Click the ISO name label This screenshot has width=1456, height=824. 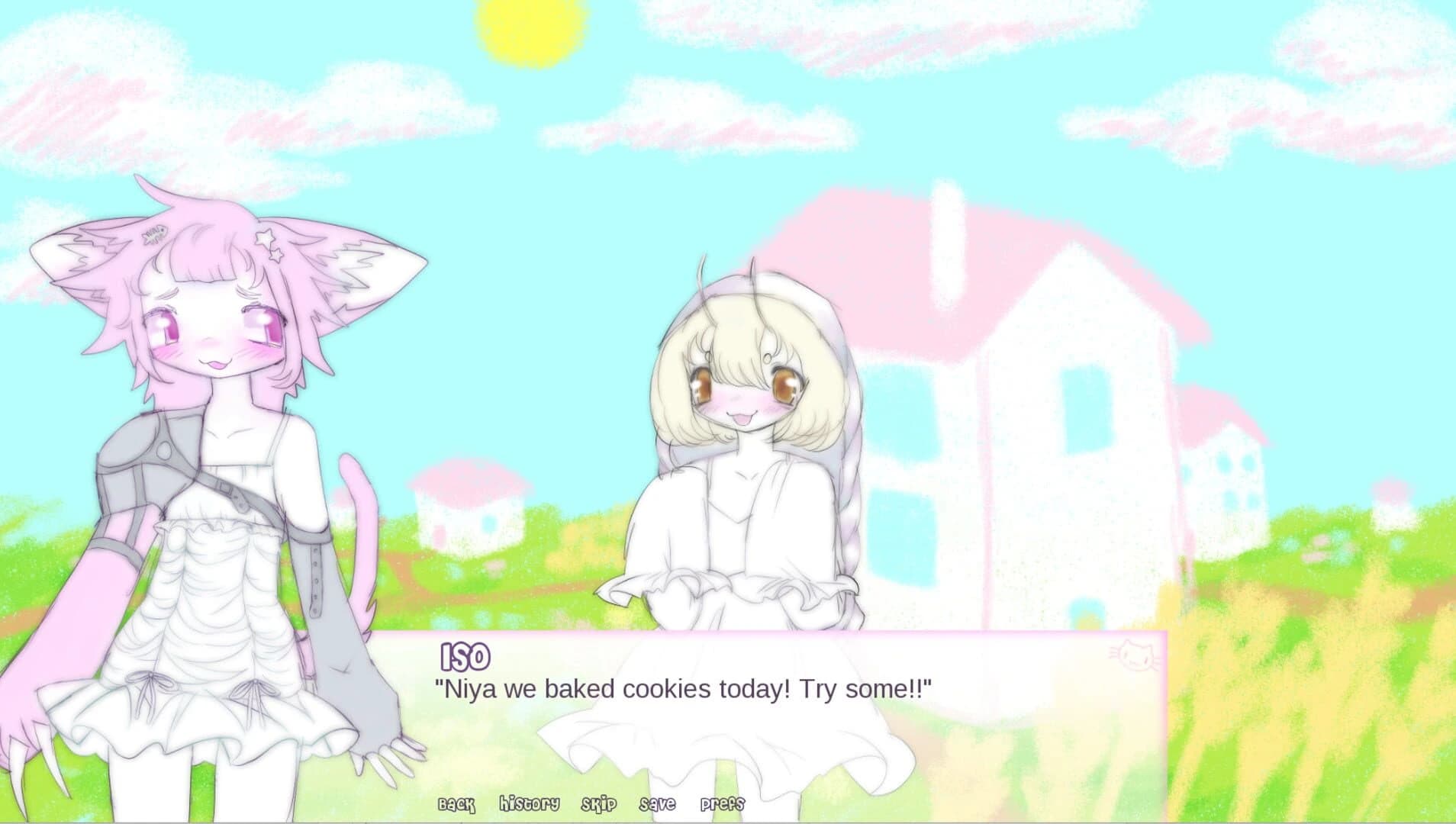[464, 655]
